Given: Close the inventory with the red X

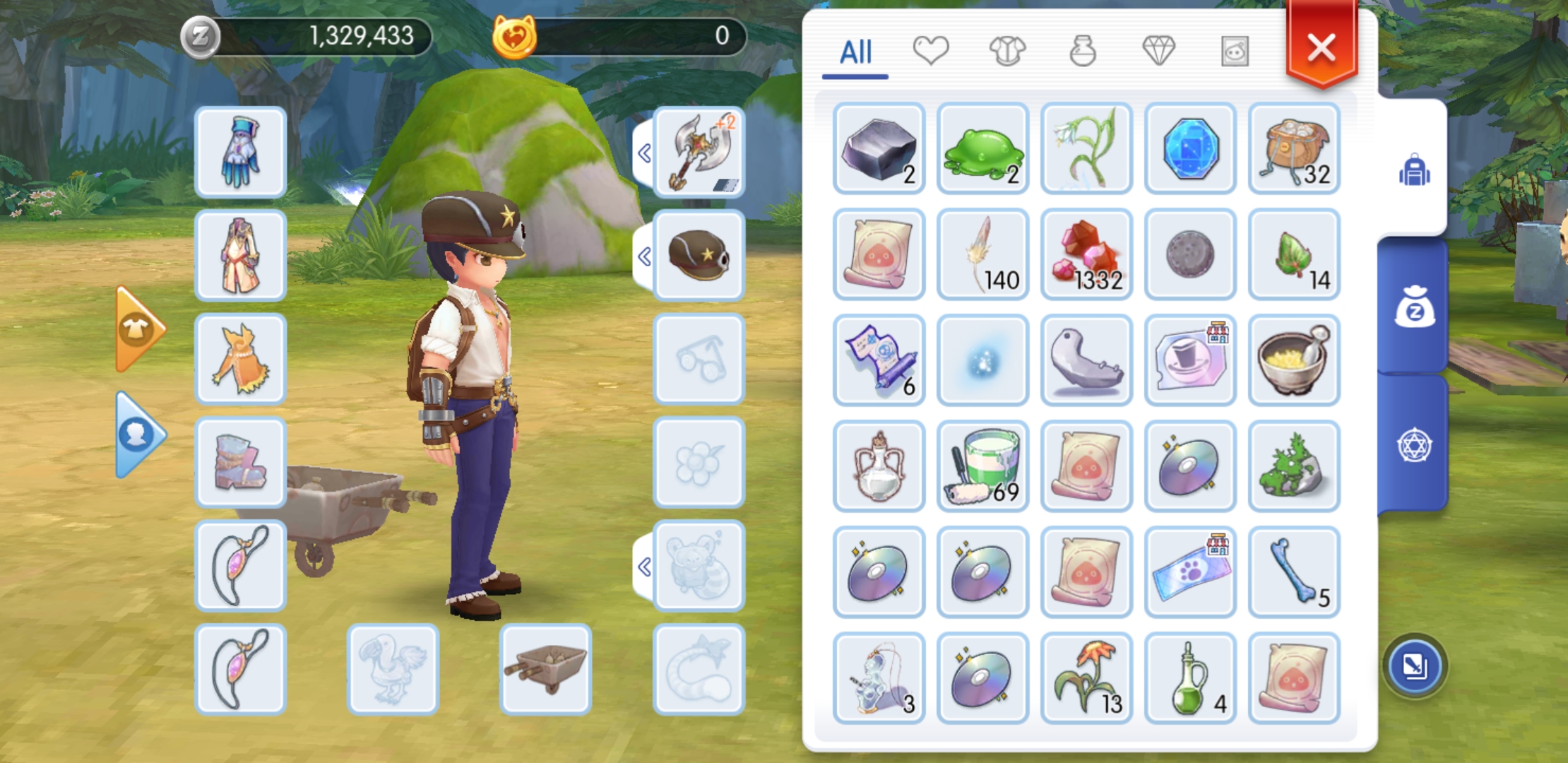Looking at the screenshot, I should point(1321,48).
